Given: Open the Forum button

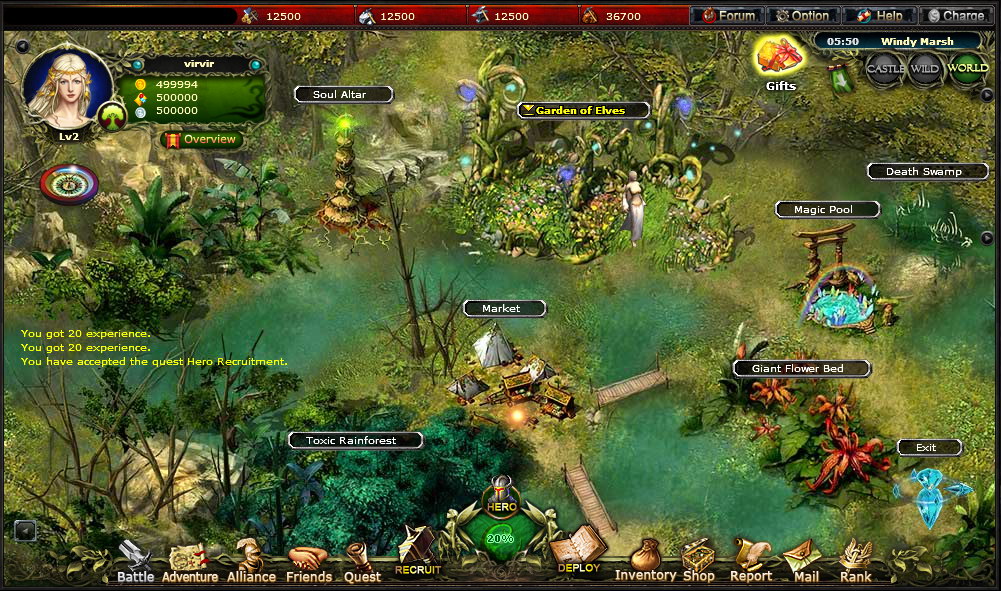Looking at the screenshot, I should (x=727, y=15).
